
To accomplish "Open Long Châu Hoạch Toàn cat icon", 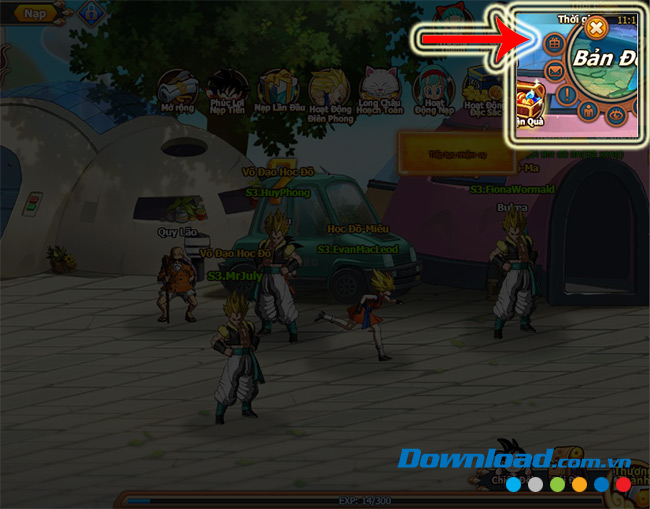I will pos(380,87).
